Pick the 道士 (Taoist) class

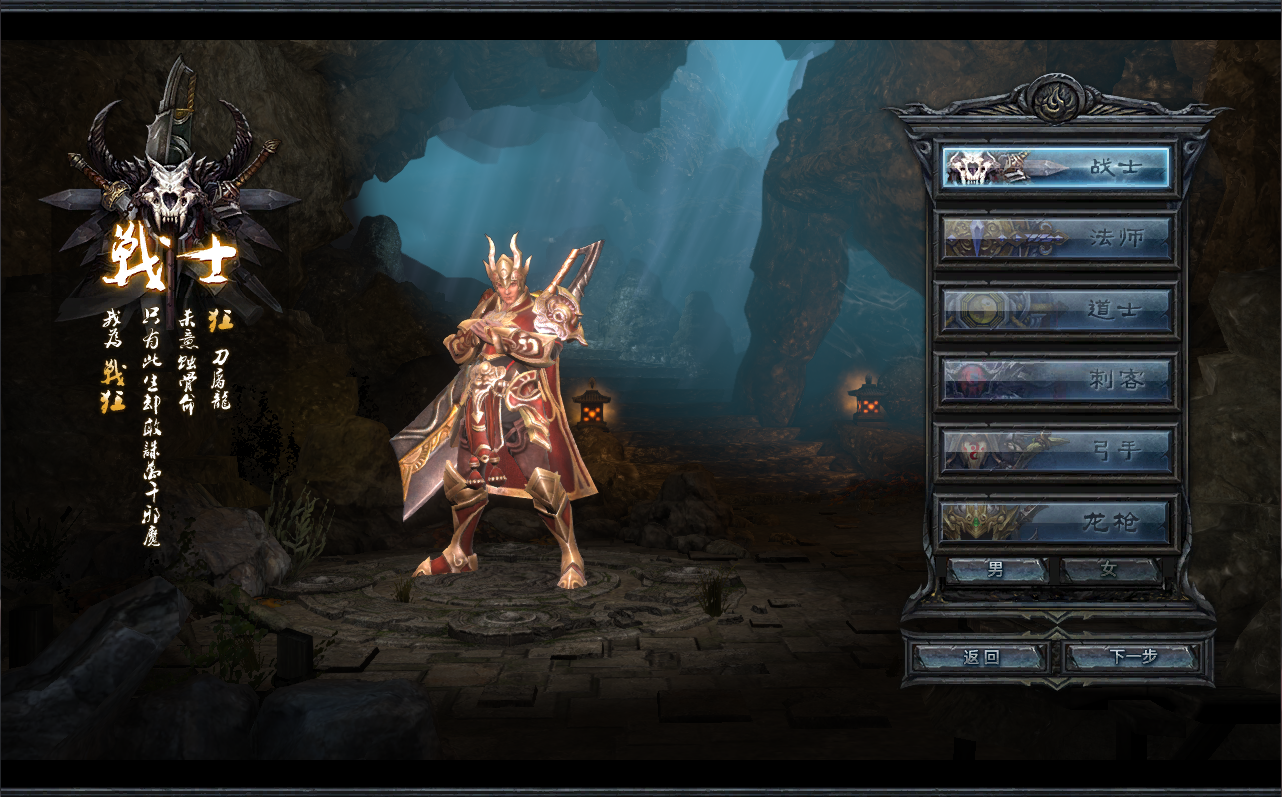pyautogui.click(x=1056, y=310)
